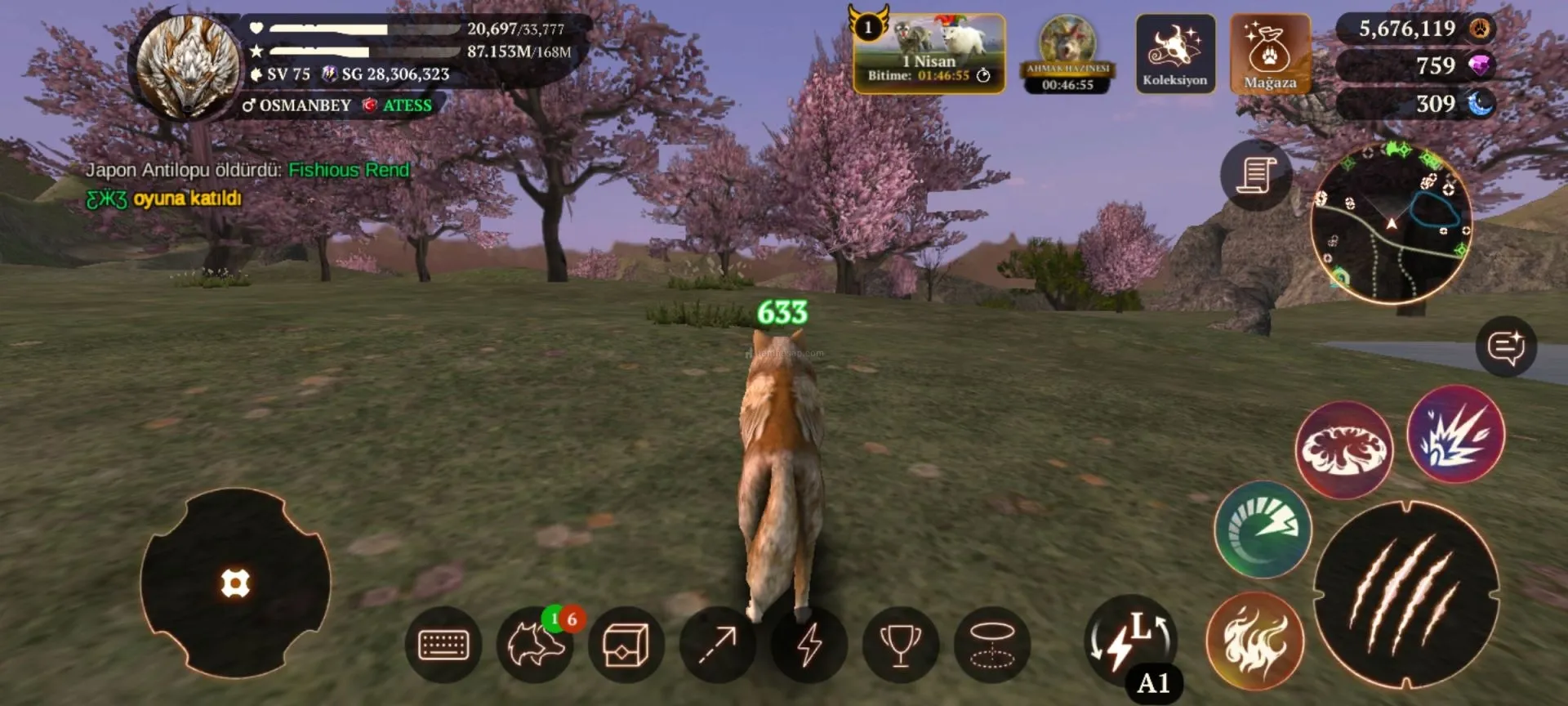Open the Koleksiyon collection menu
Image resolution: width=1568 pixels, height=706 pixels.
tap(1174, 53)
